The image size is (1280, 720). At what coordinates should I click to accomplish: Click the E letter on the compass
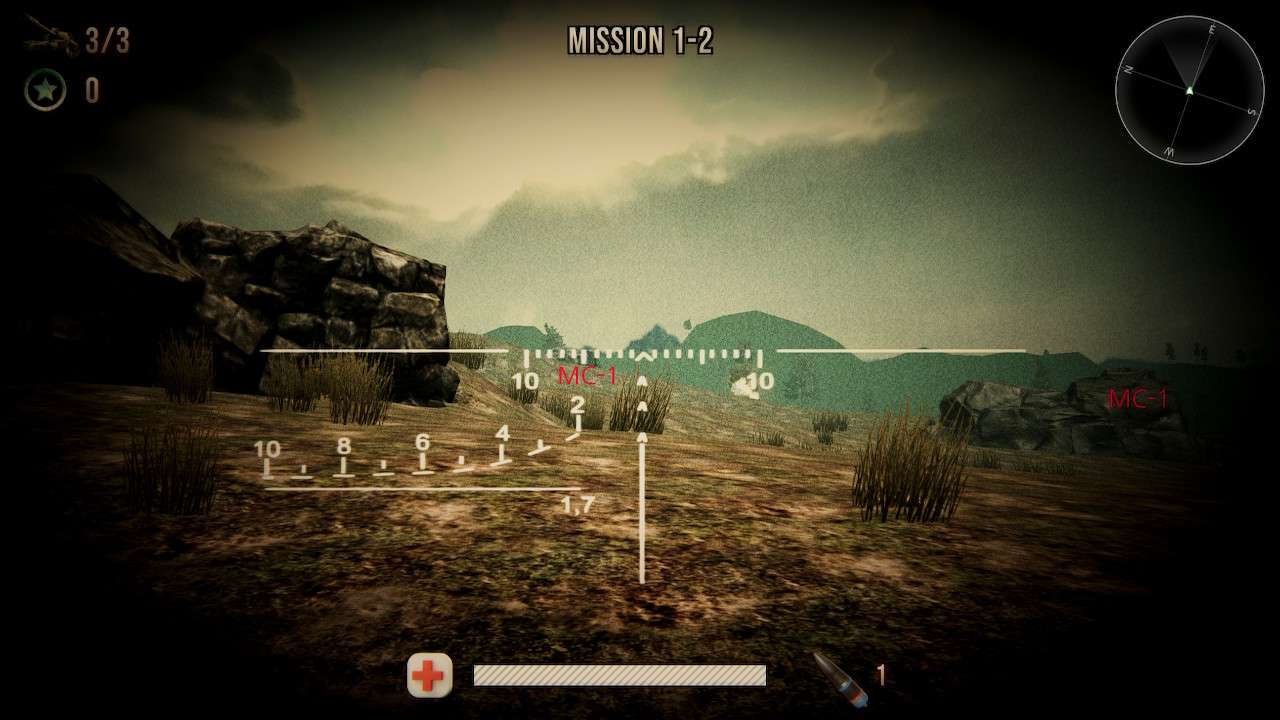(1212, 31)
